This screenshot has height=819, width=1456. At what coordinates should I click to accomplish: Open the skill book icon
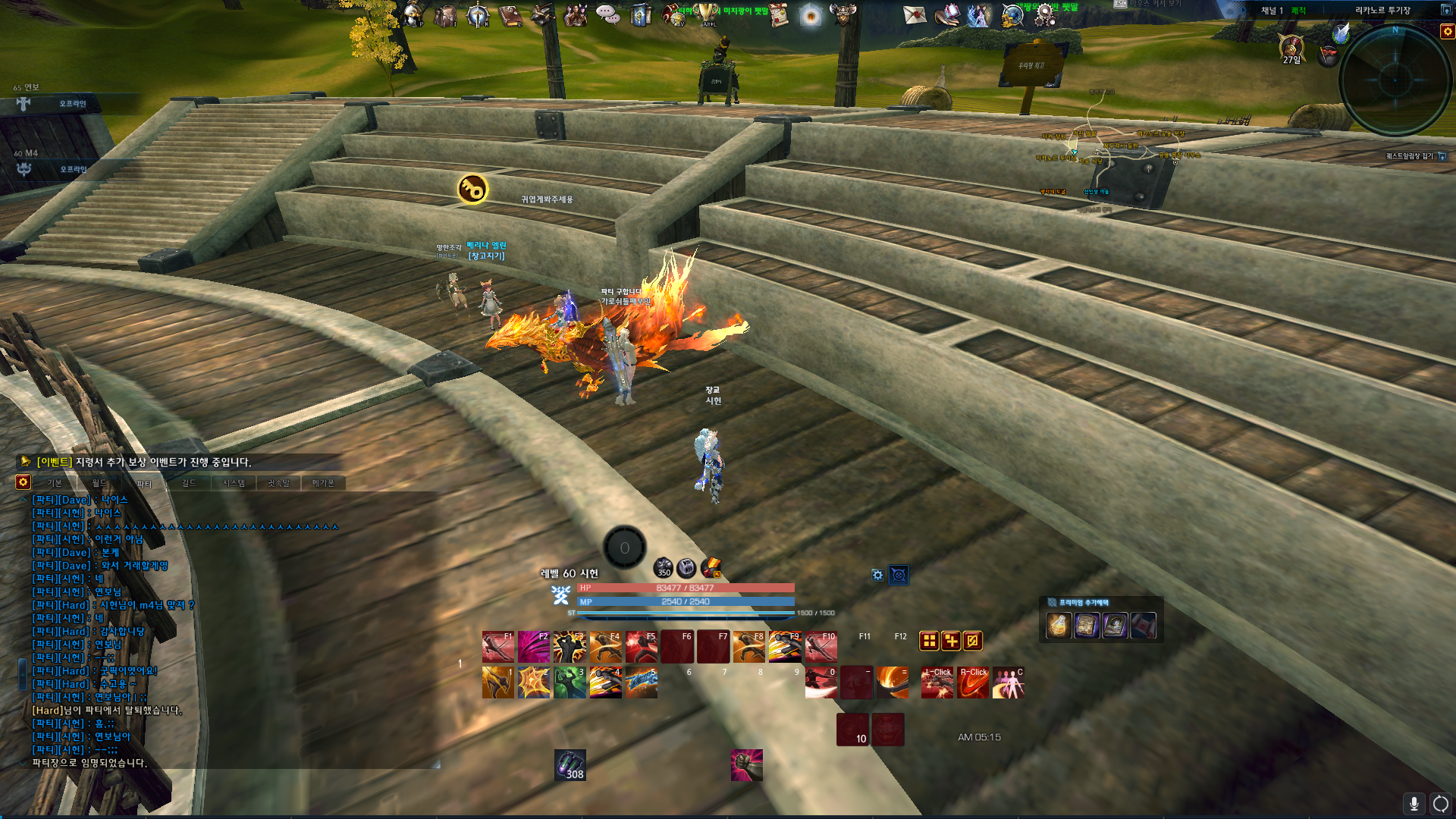click(510, 15)
